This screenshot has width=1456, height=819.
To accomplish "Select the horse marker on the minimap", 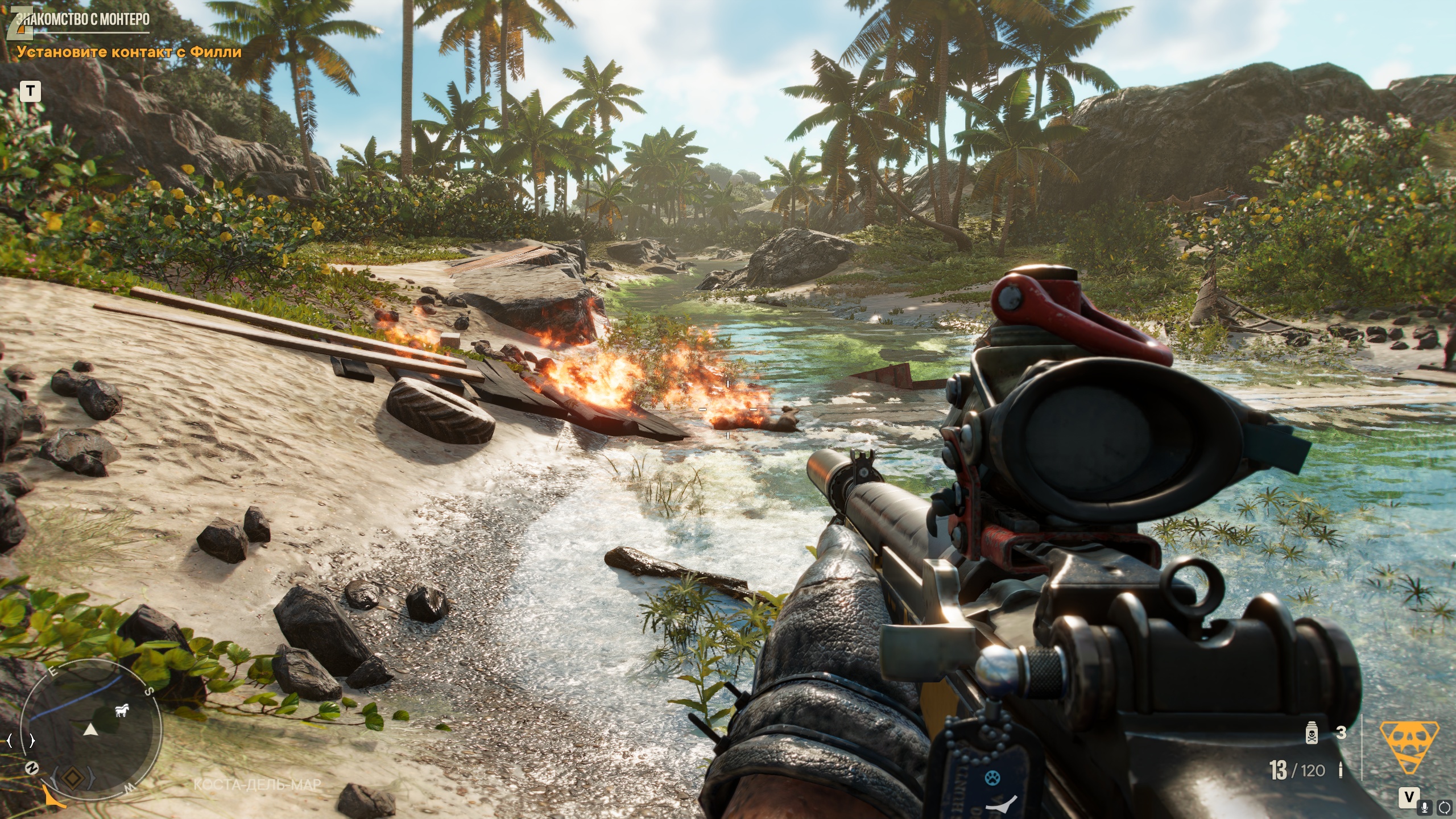I will pos(122,710).
